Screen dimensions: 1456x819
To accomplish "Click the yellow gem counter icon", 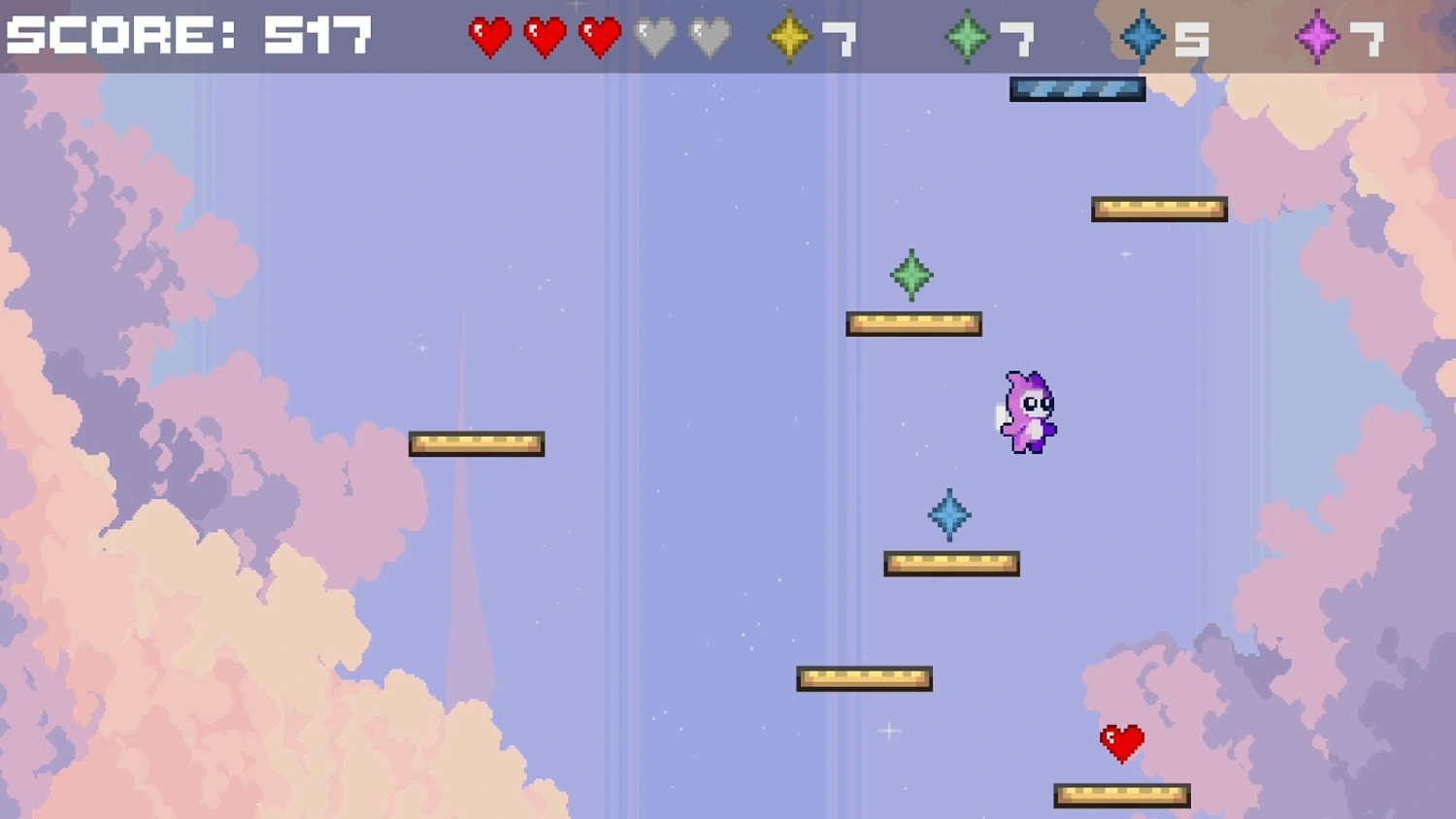I will click(x=789, y=37).
